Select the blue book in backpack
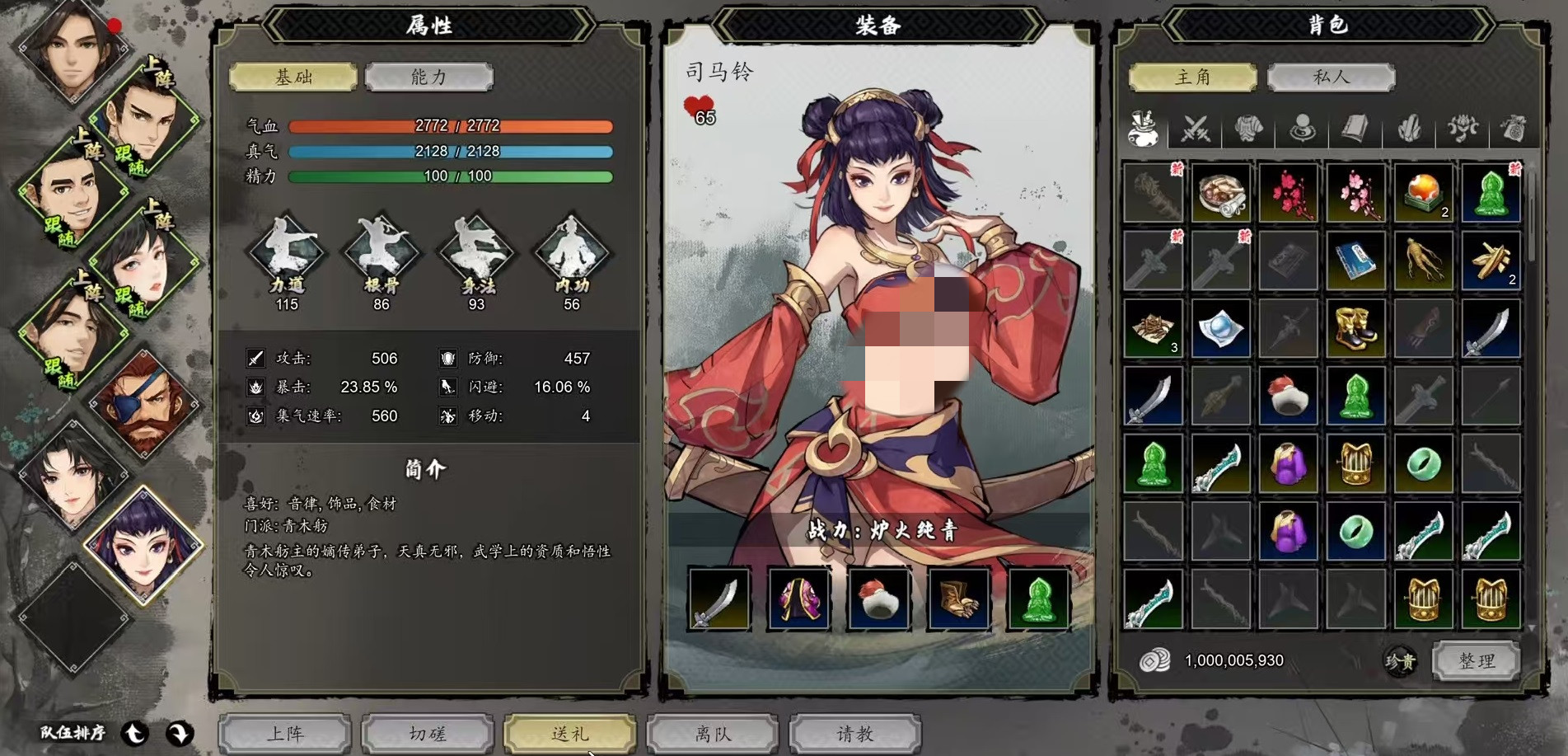This screenshot has width=1568, height=756. coord(1355,261)
